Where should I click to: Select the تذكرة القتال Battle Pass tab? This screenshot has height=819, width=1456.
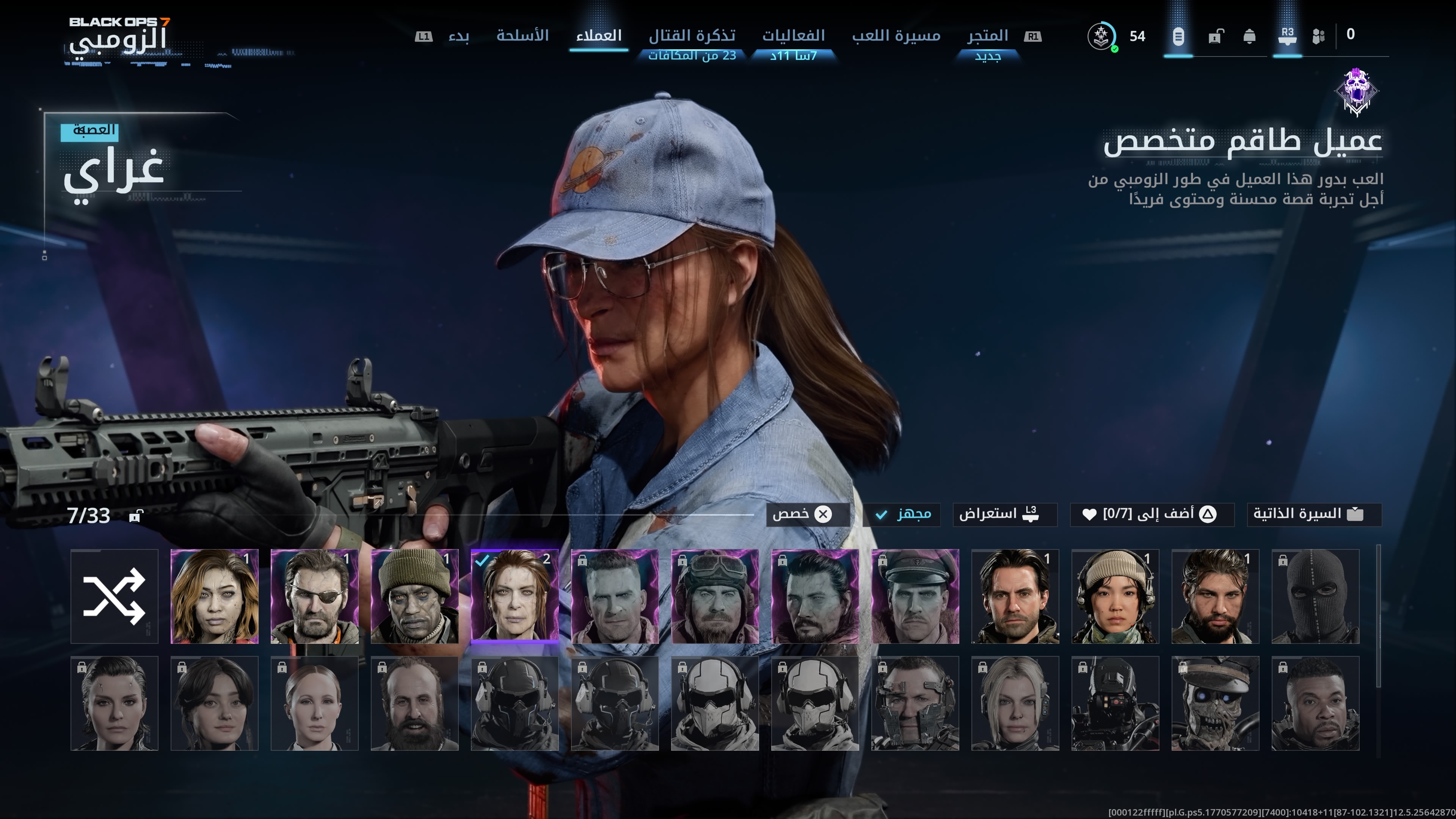pos(692,36)
